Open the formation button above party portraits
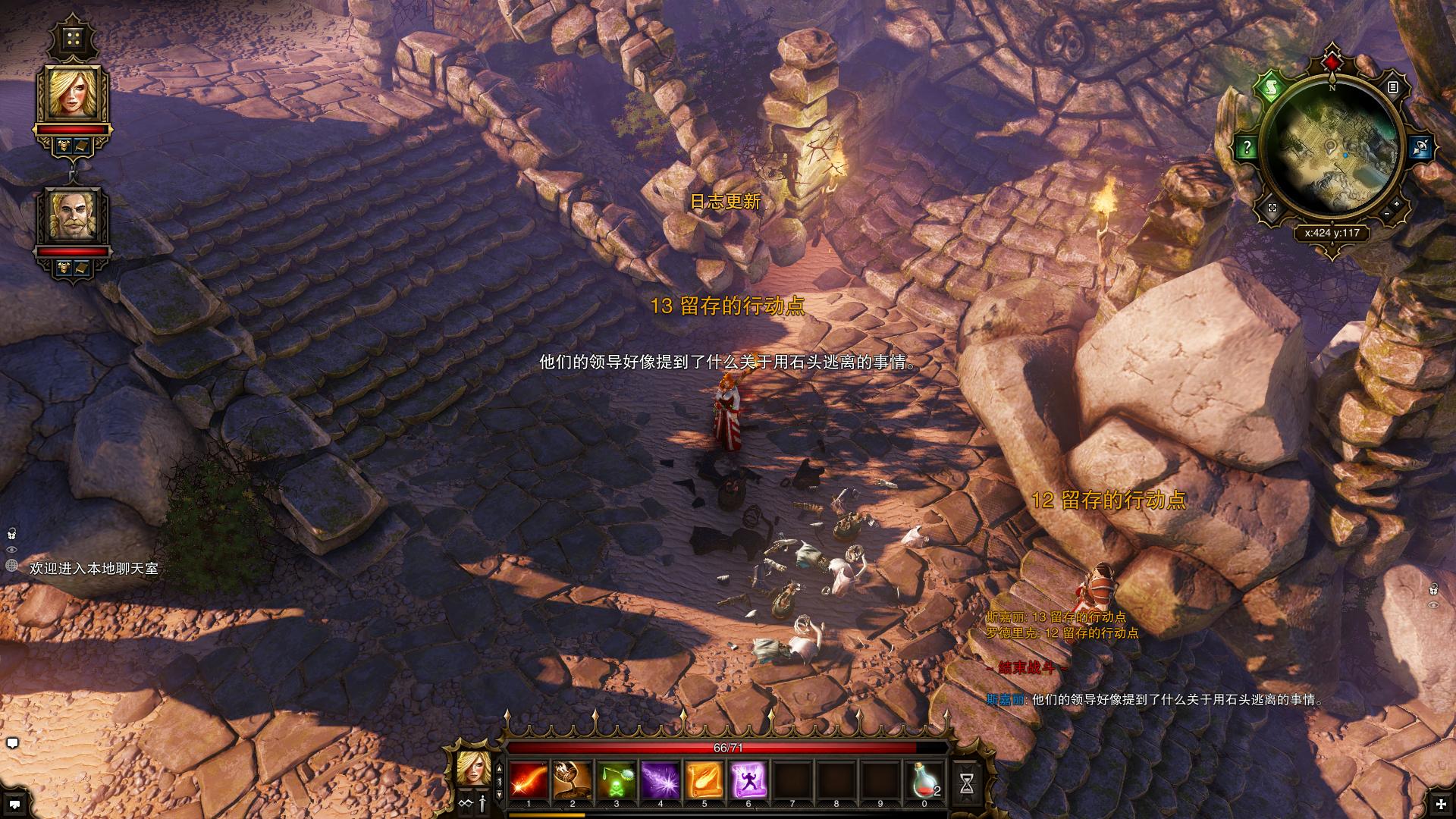This screenshot has width=1456, height=819. (73, 39)
